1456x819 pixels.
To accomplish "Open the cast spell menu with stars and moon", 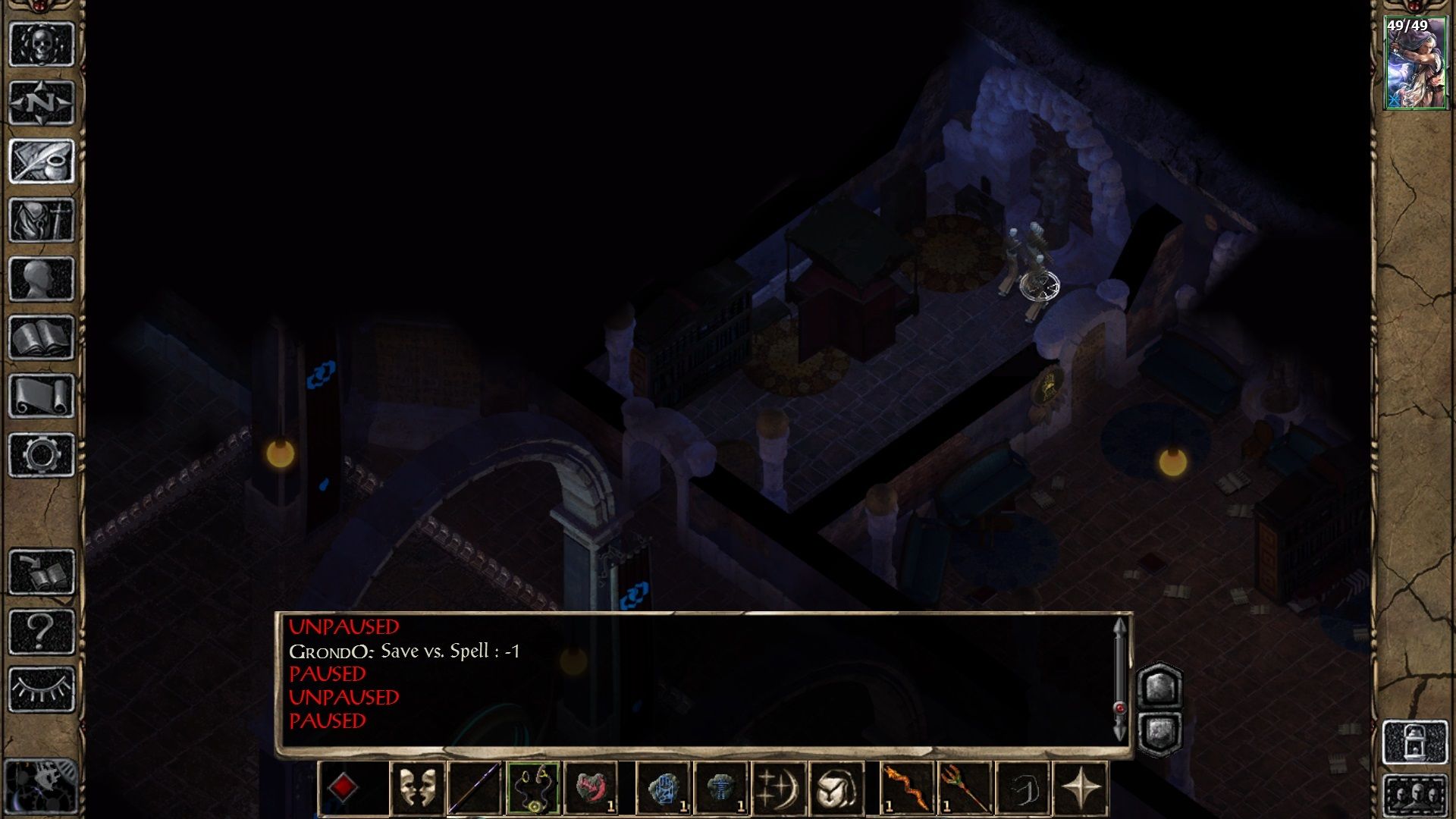I will click(779, 788).
